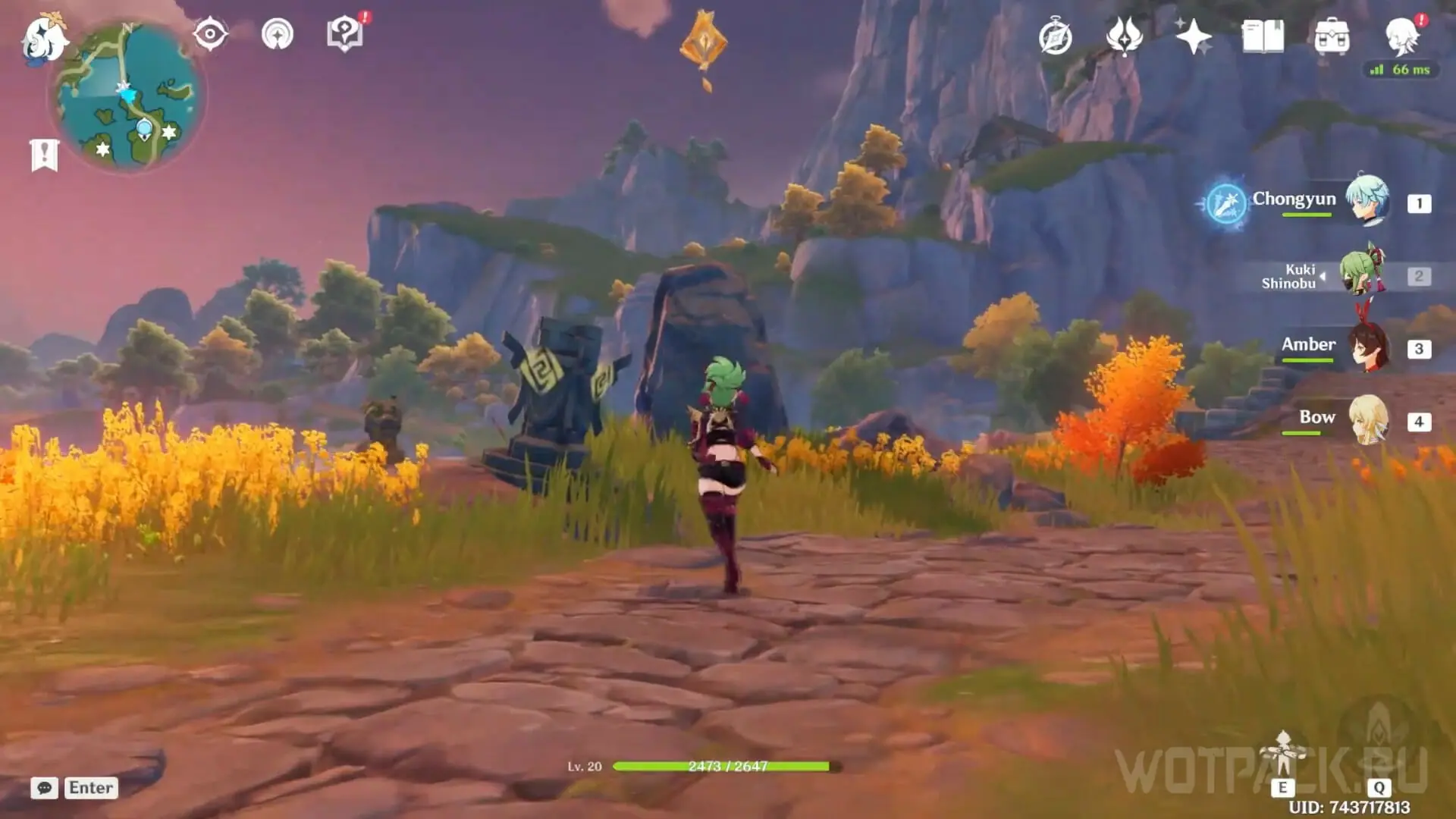
Task: Open the backpack inventory
Action: click(x=1332, y=36)
